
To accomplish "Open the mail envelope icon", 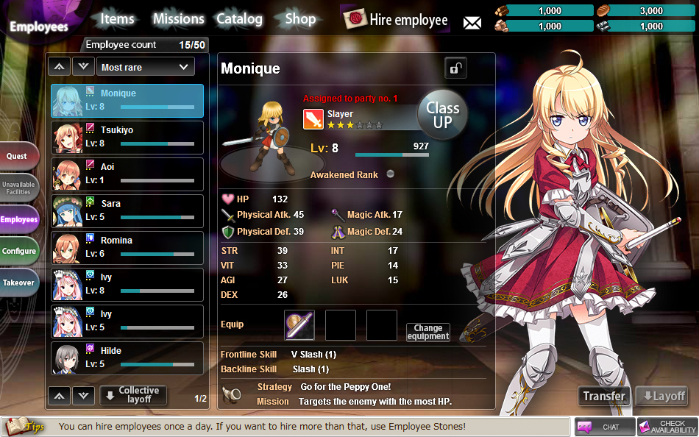I will [x=472, y=23].
